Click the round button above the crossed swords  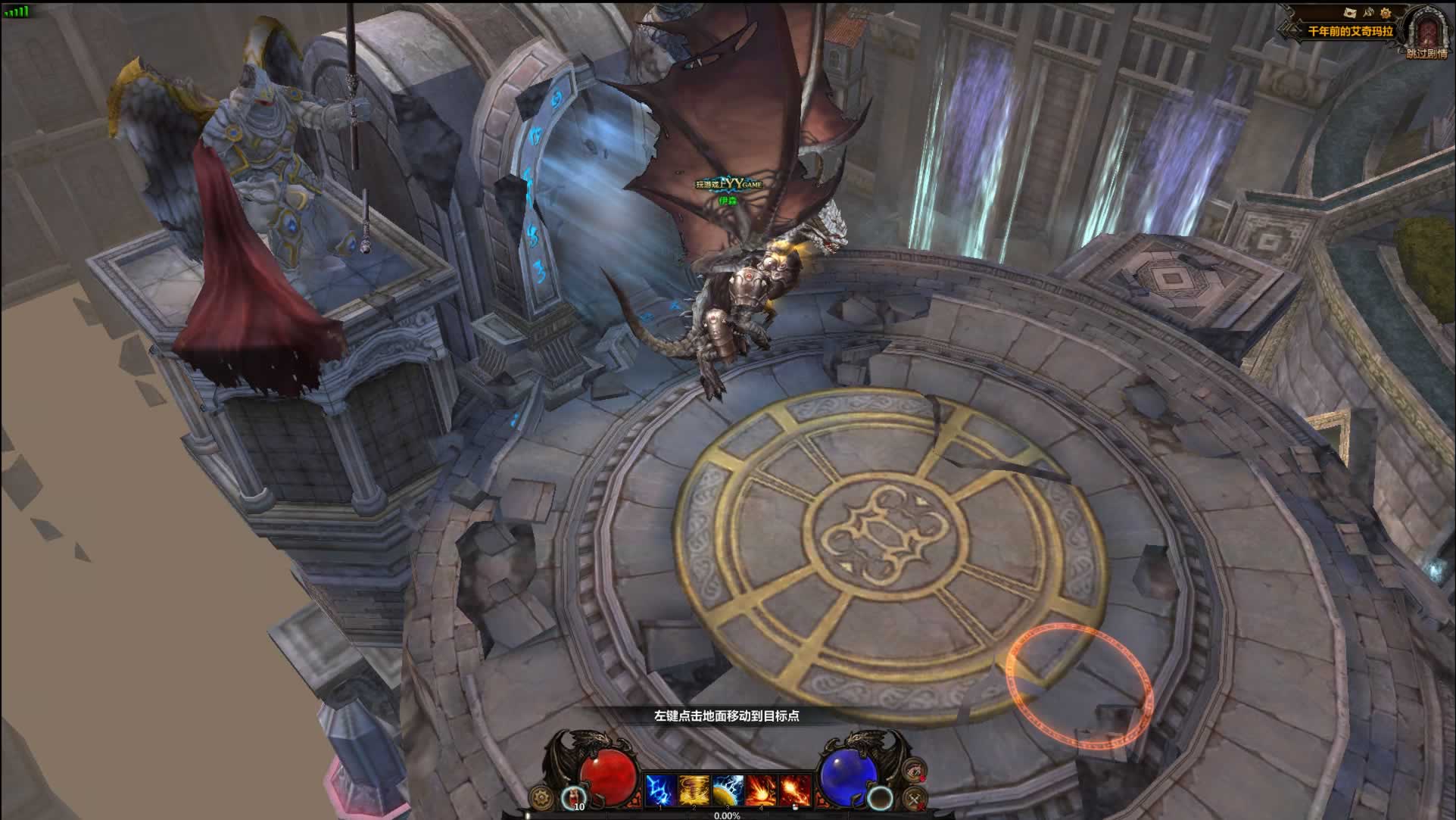pyautogui.click(x=915, y=770)
